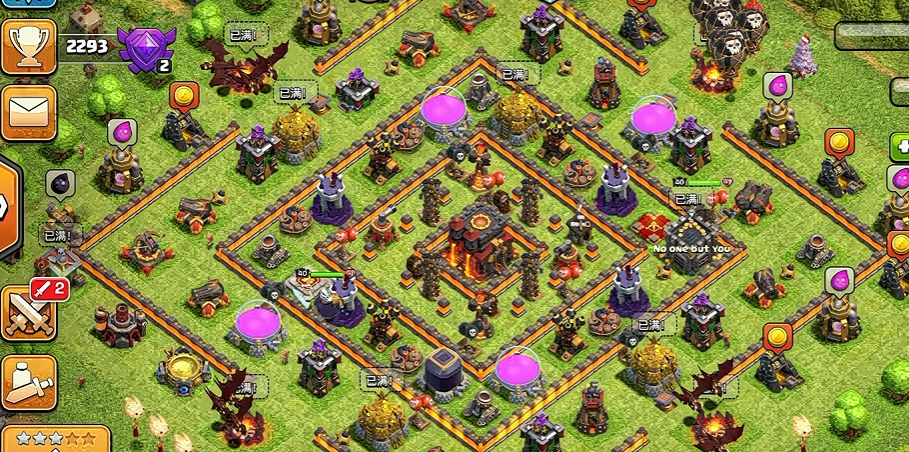This screenshot has width=909, height=452.
Task: Click the green plus button
Action: click(x=899, y=148)
